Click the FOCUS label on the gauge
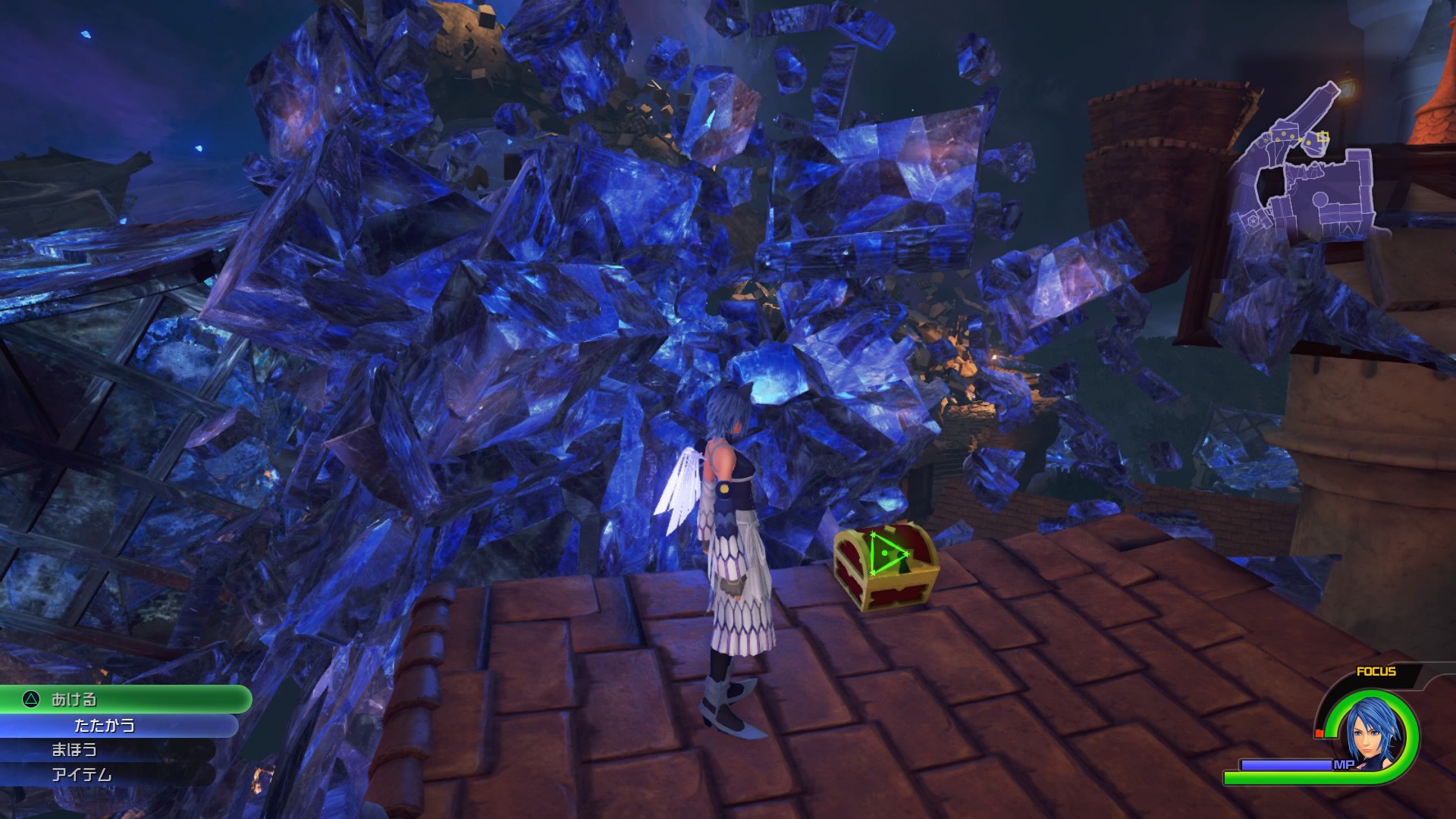Image resolution: width=1456 pixels, height=819 pixels. click(x=1376, y=671)
